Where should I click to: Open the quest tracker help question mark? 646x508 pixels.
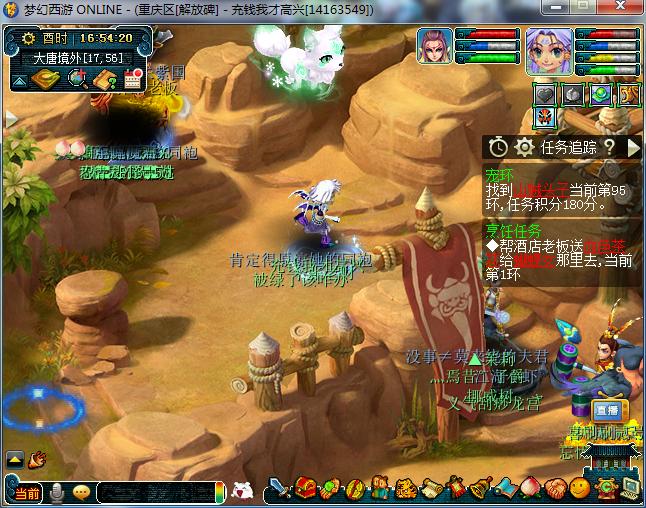pos(609,147)
